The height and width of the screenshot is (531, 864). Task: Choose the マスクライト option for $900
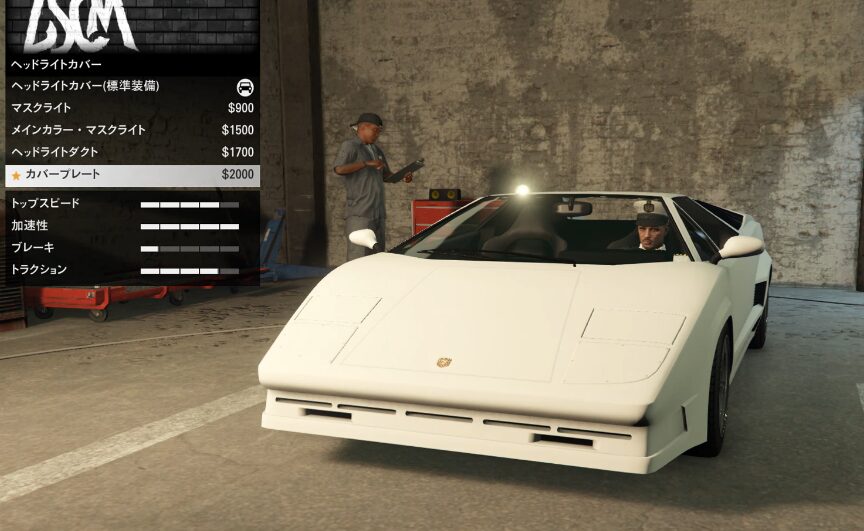point(130,108)
